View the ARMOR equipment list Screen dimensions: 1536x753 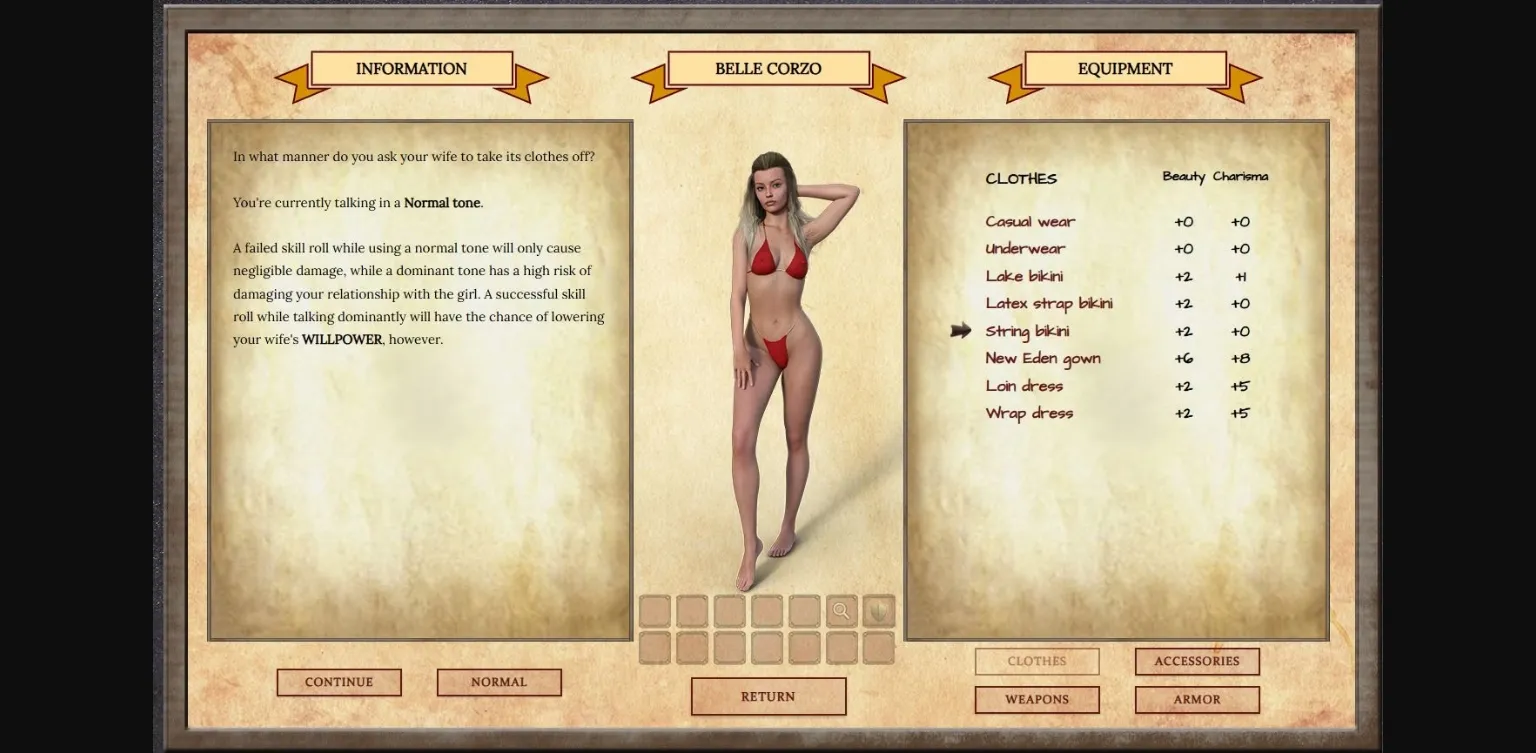click(1196, 699)
